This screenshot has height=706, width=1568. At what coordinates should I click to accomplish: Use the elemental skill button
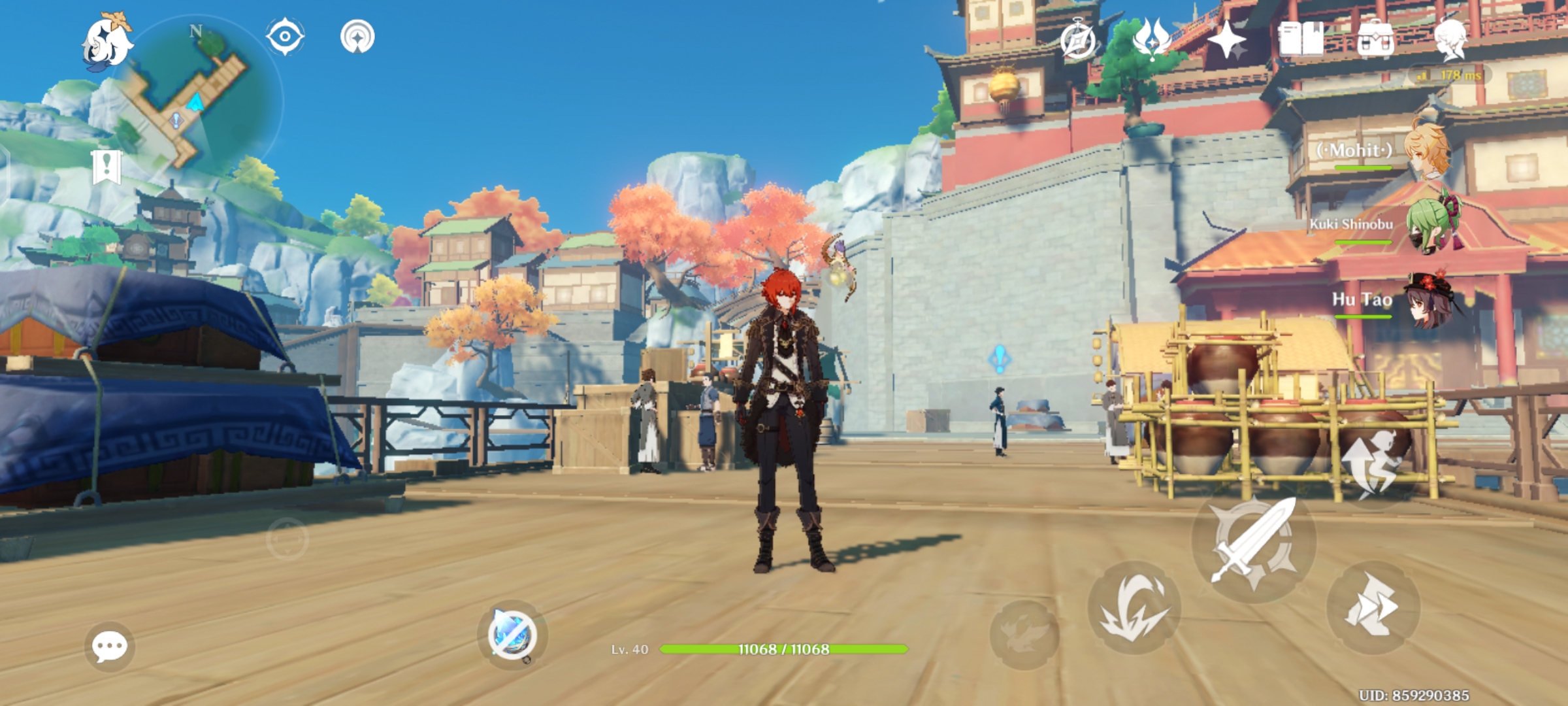coord(1134,608)
